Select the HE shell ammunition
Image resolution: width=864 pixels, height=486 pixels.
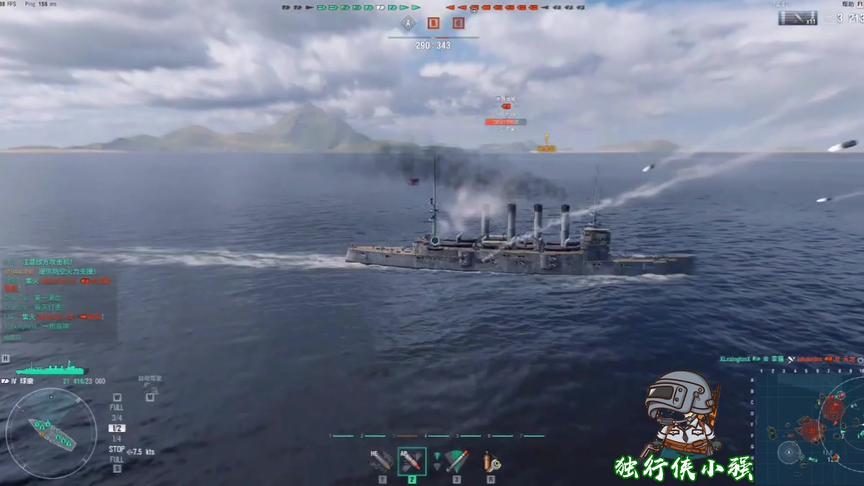click(381, 461)
